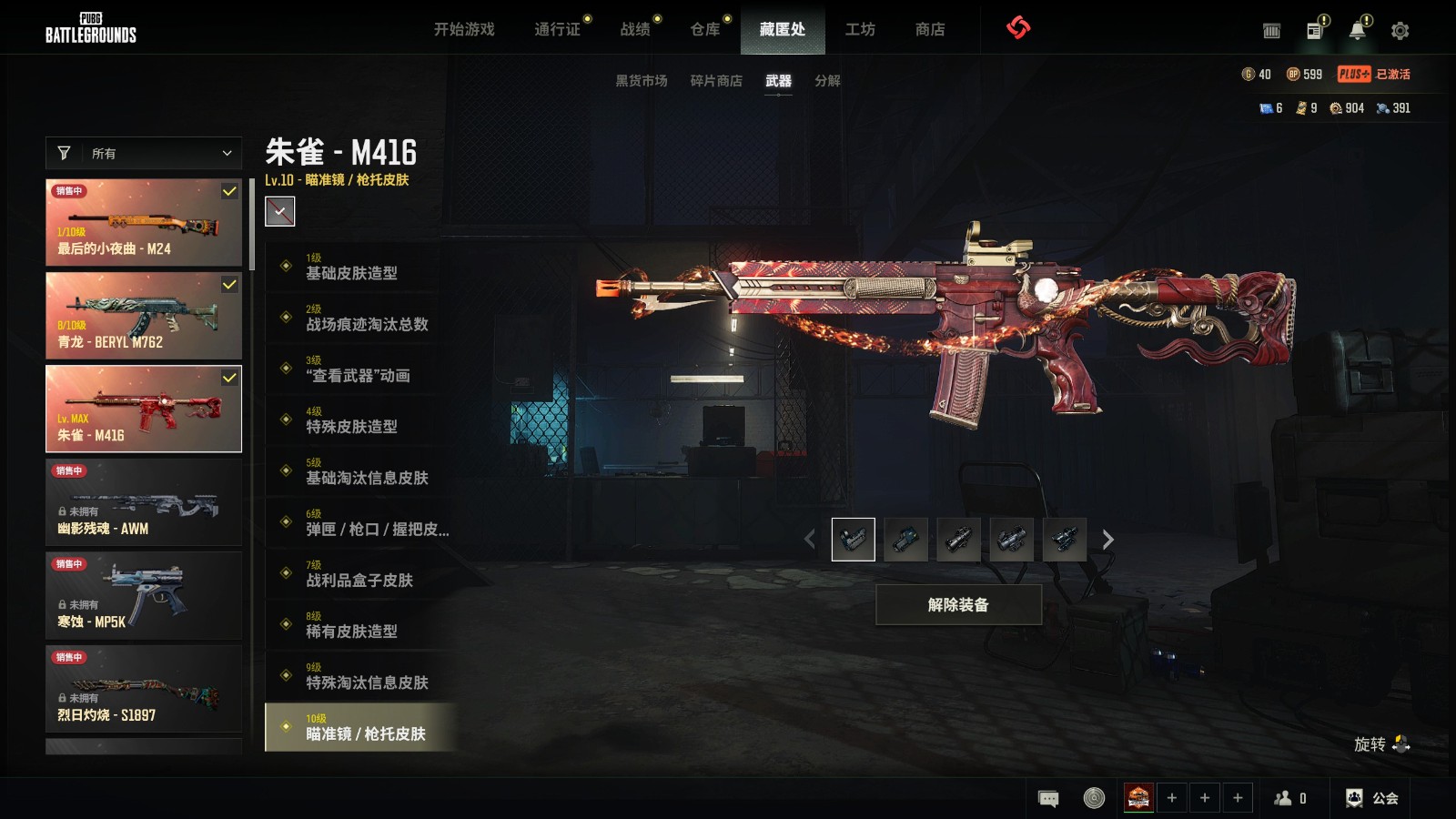The width and height of the screenshot is (1456, 819).
Task: Open the settings gear icon
Action: click(x=1400, y=31)
